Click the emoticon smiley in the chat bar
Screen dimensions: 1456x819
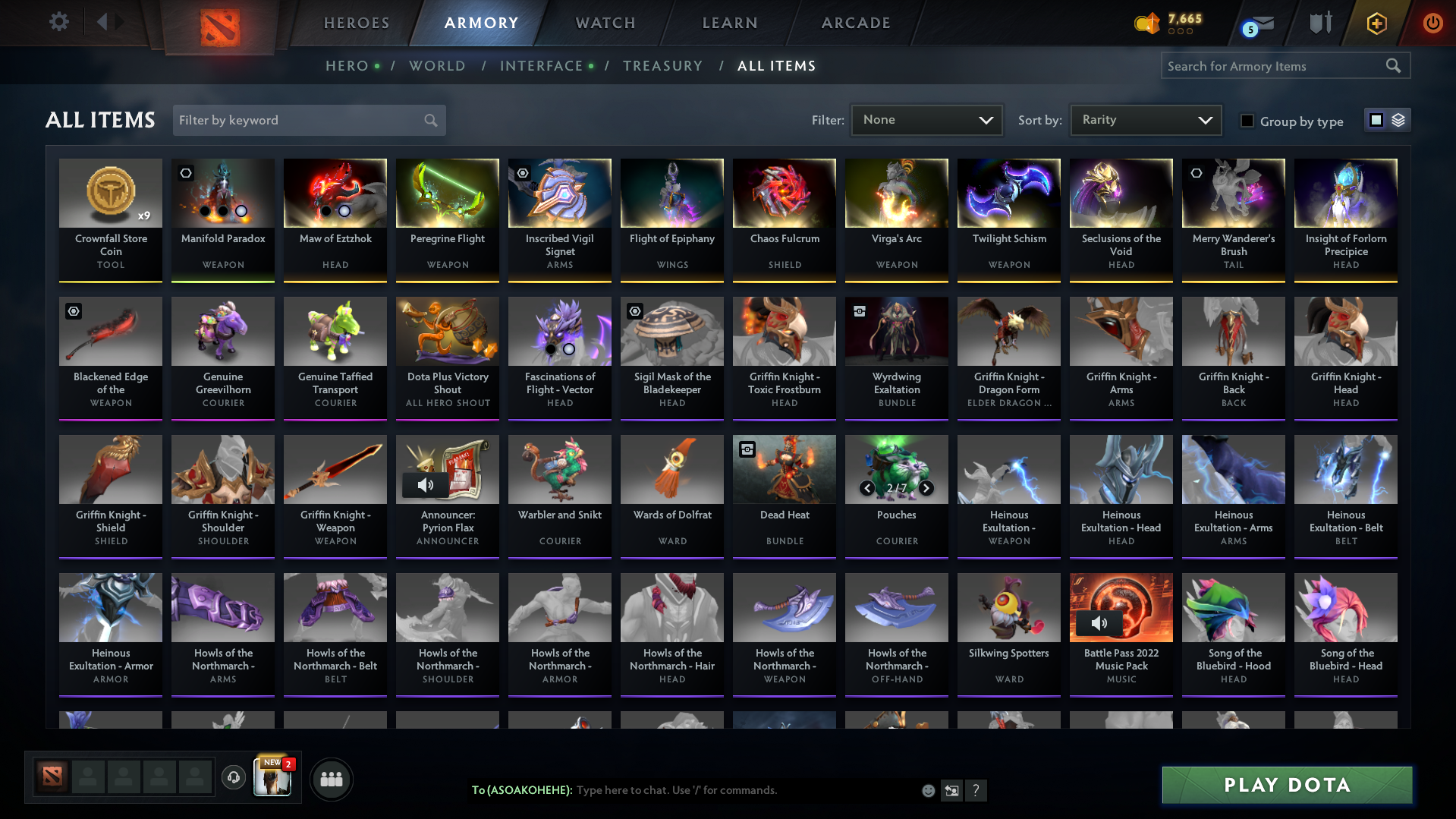[927, 790]
